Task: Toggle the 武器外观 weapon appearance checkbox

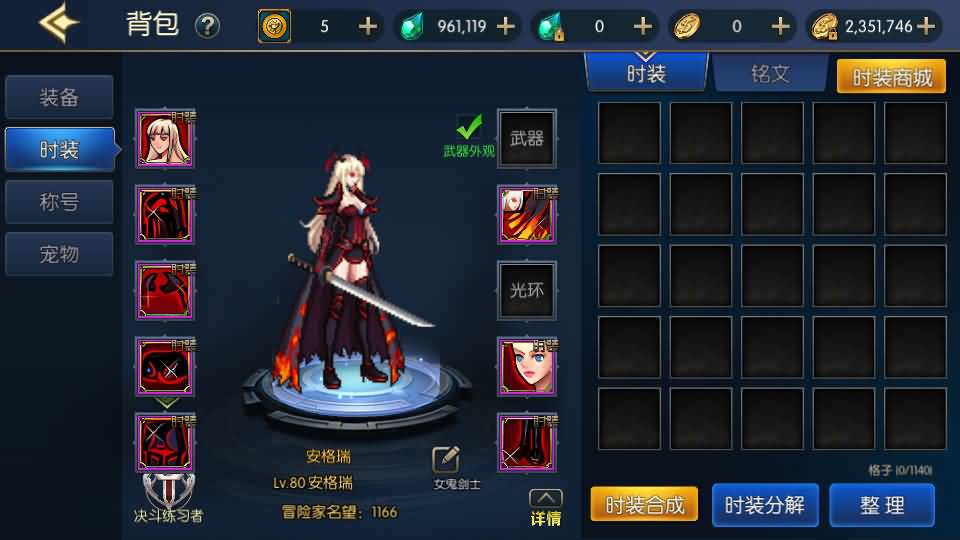Action: (x=469, y=127)
